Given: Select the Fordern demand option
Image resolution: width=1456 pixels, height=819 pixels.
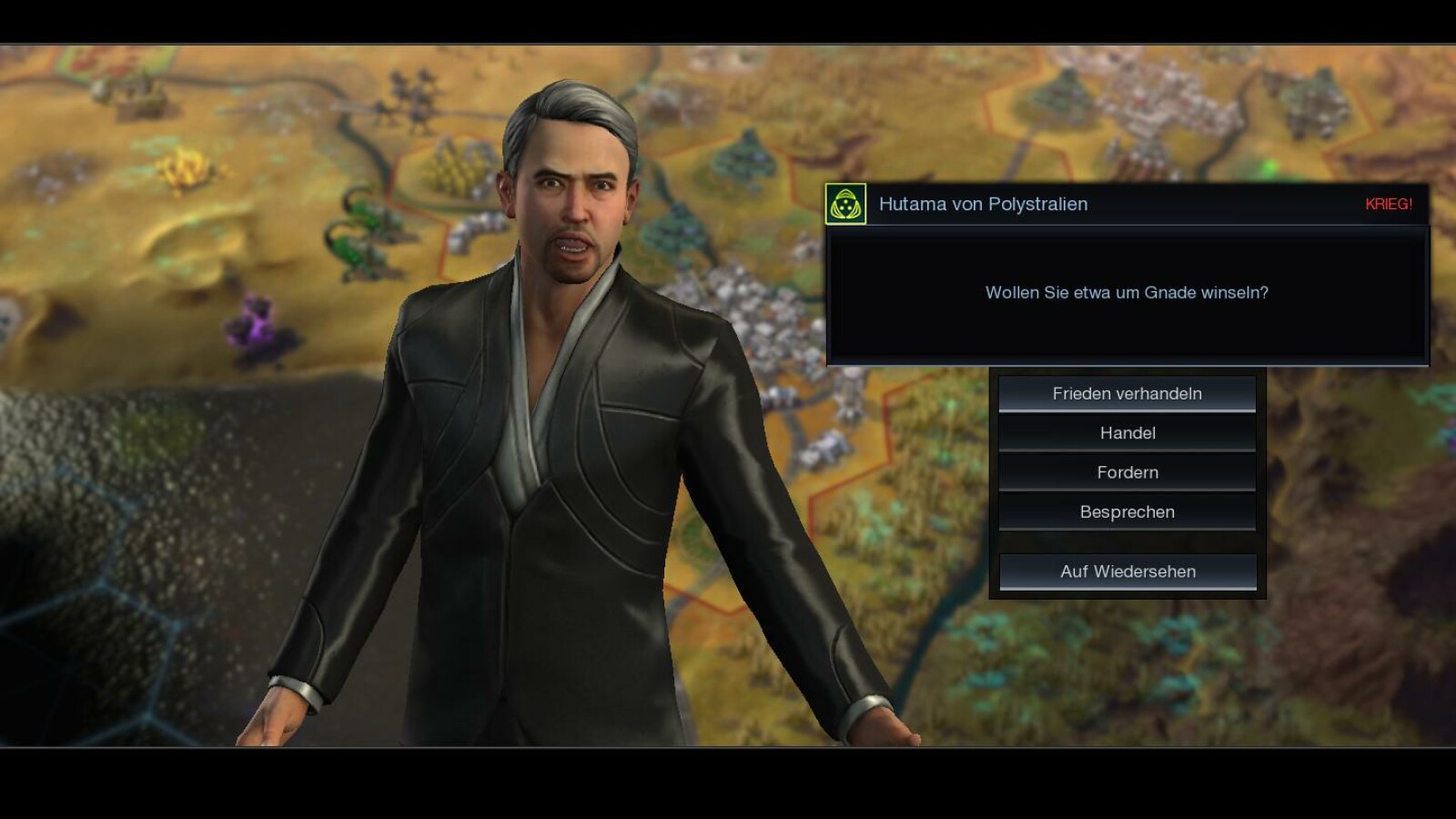Looking at the screenshot, I should [1127, 472].
